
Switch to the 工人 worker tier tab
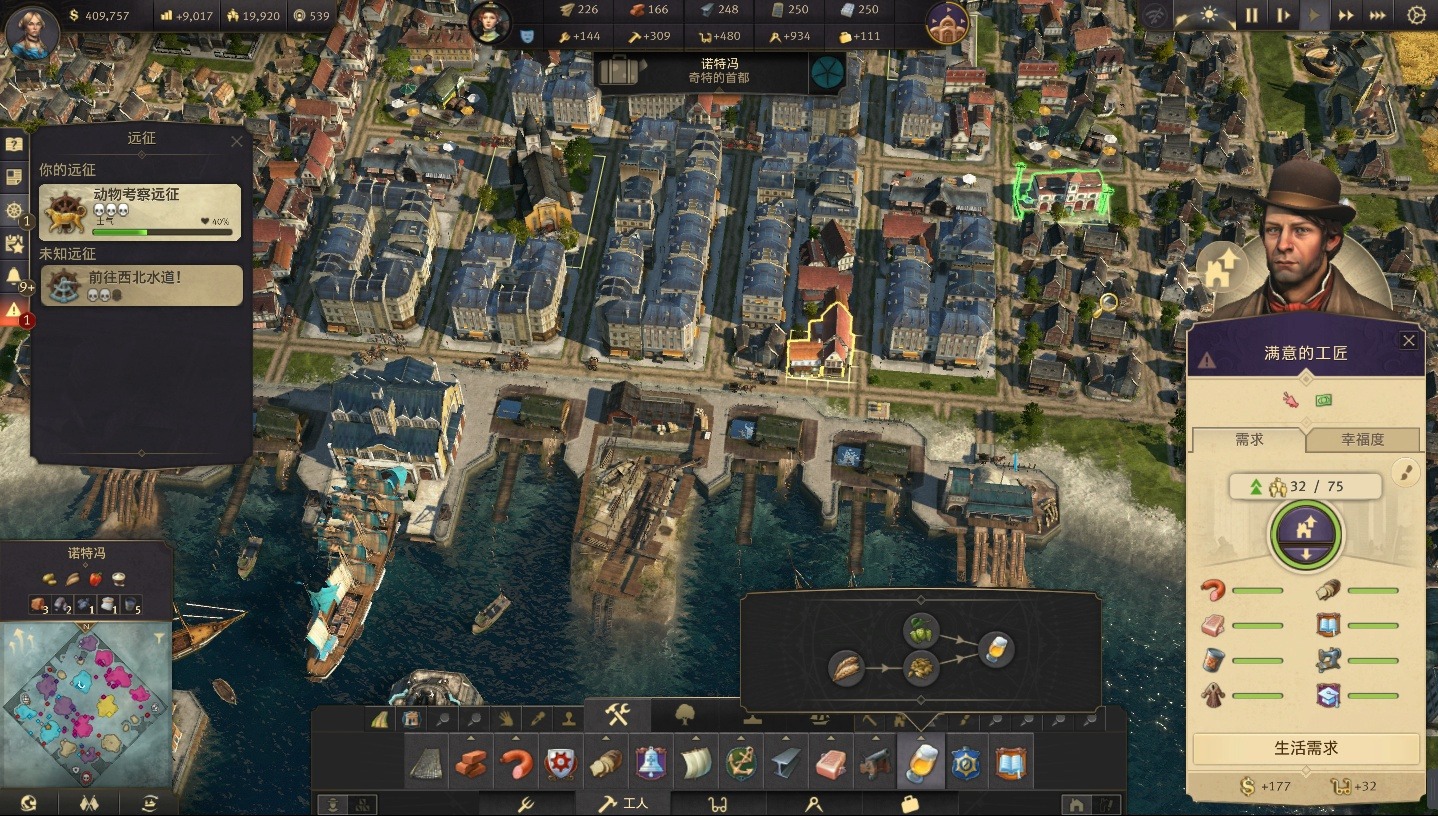623,803
